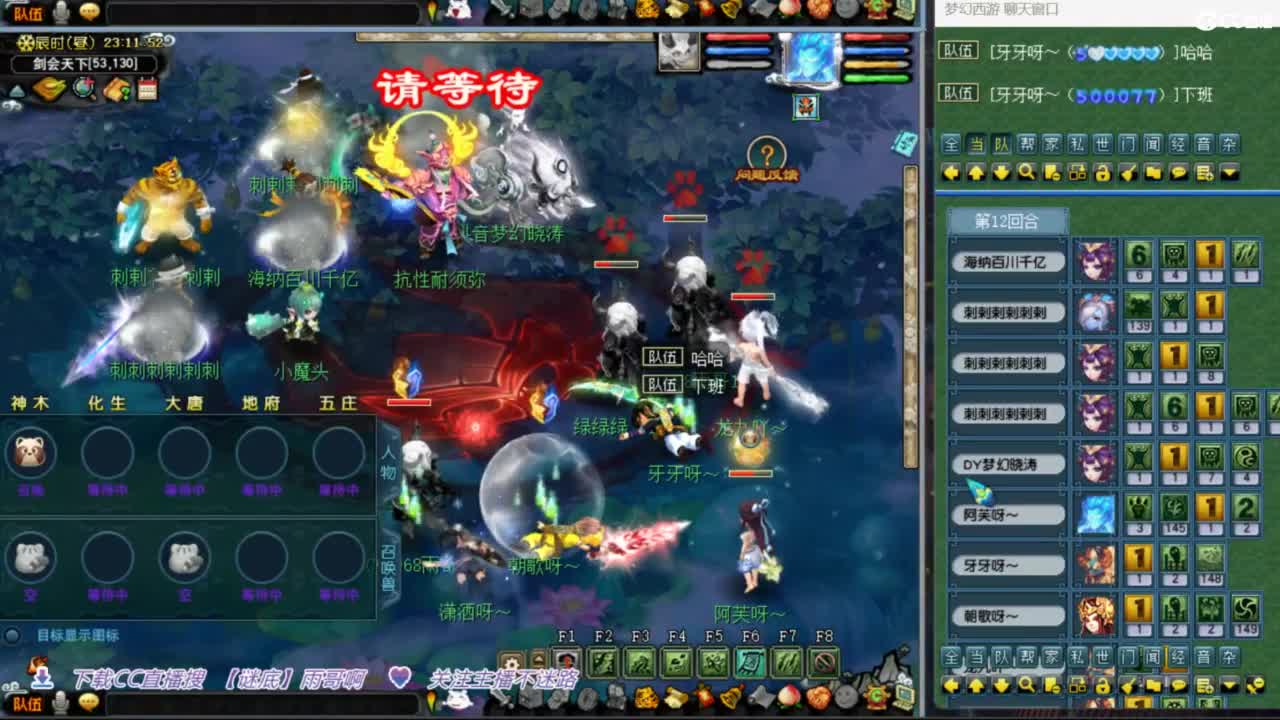Select the world map magnifier icon
This screenshot has height=720, width=1280.
click(x=85, y=88)
